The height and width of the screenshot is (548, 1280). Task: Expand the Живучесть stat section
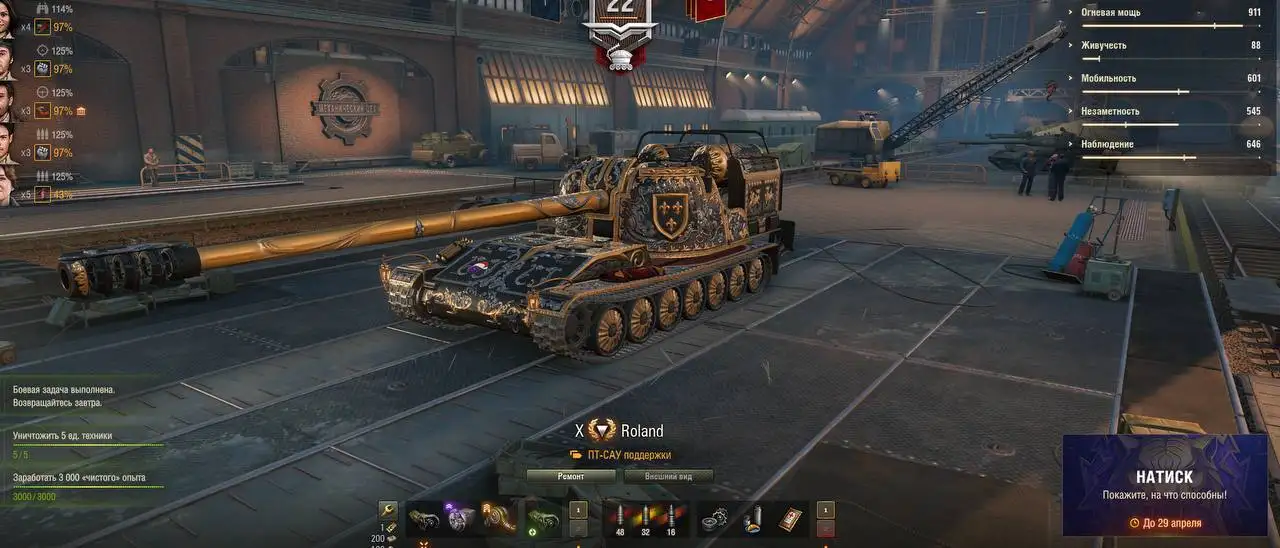[1170, 46]
